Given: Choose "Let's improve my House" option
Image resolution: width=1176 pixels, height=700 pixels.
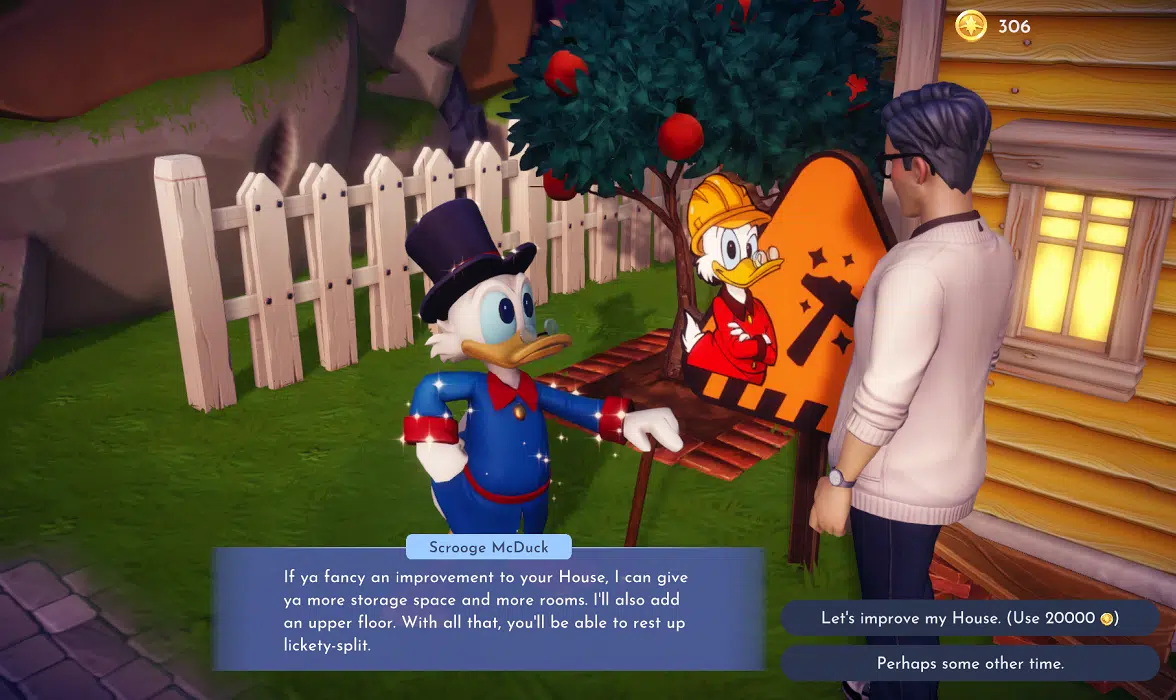Looking at the screenshot, I should click(969, 618).
